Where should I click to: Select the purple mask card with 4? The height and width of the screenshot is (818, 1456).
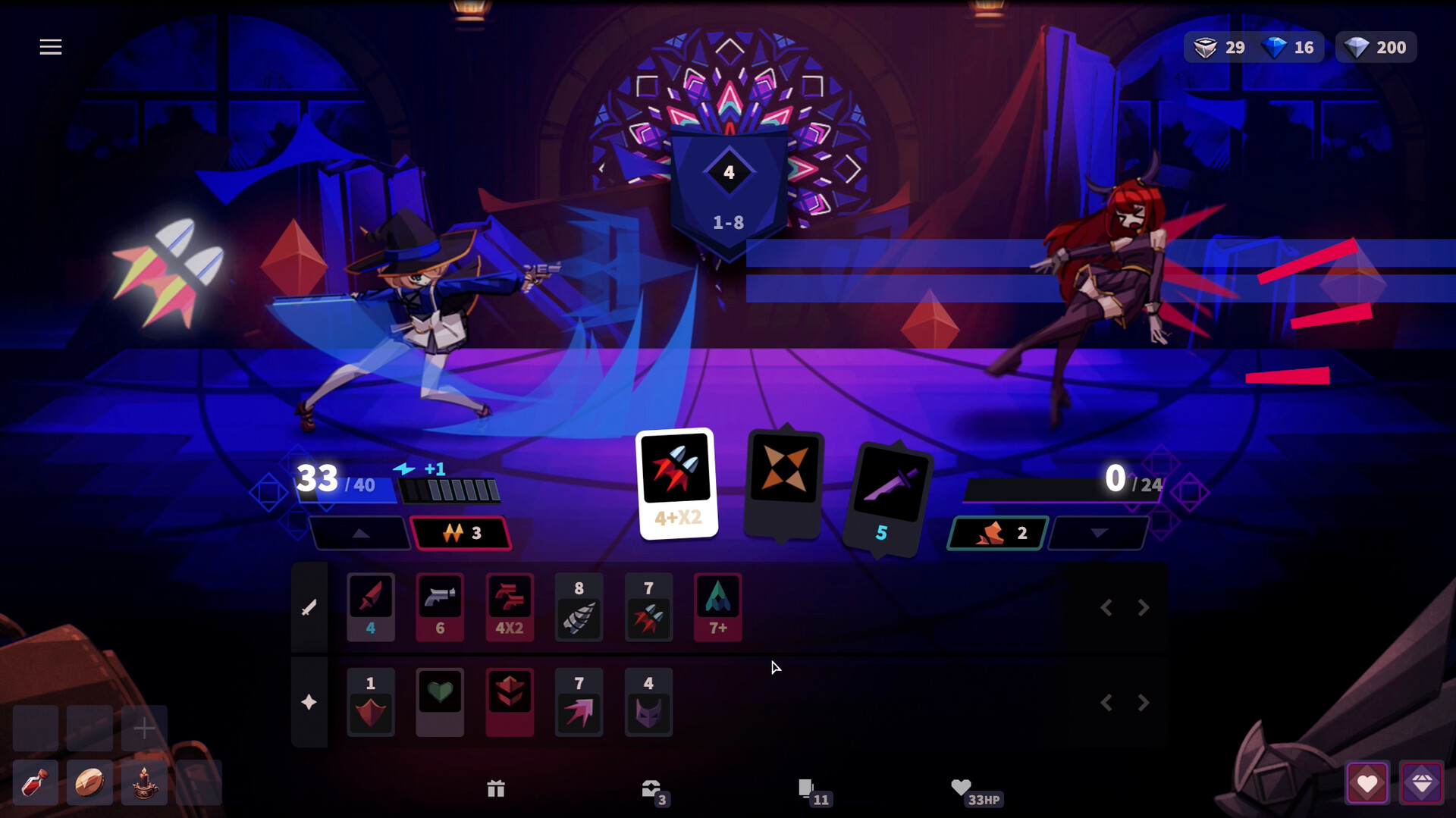click(x=648, y=701)
